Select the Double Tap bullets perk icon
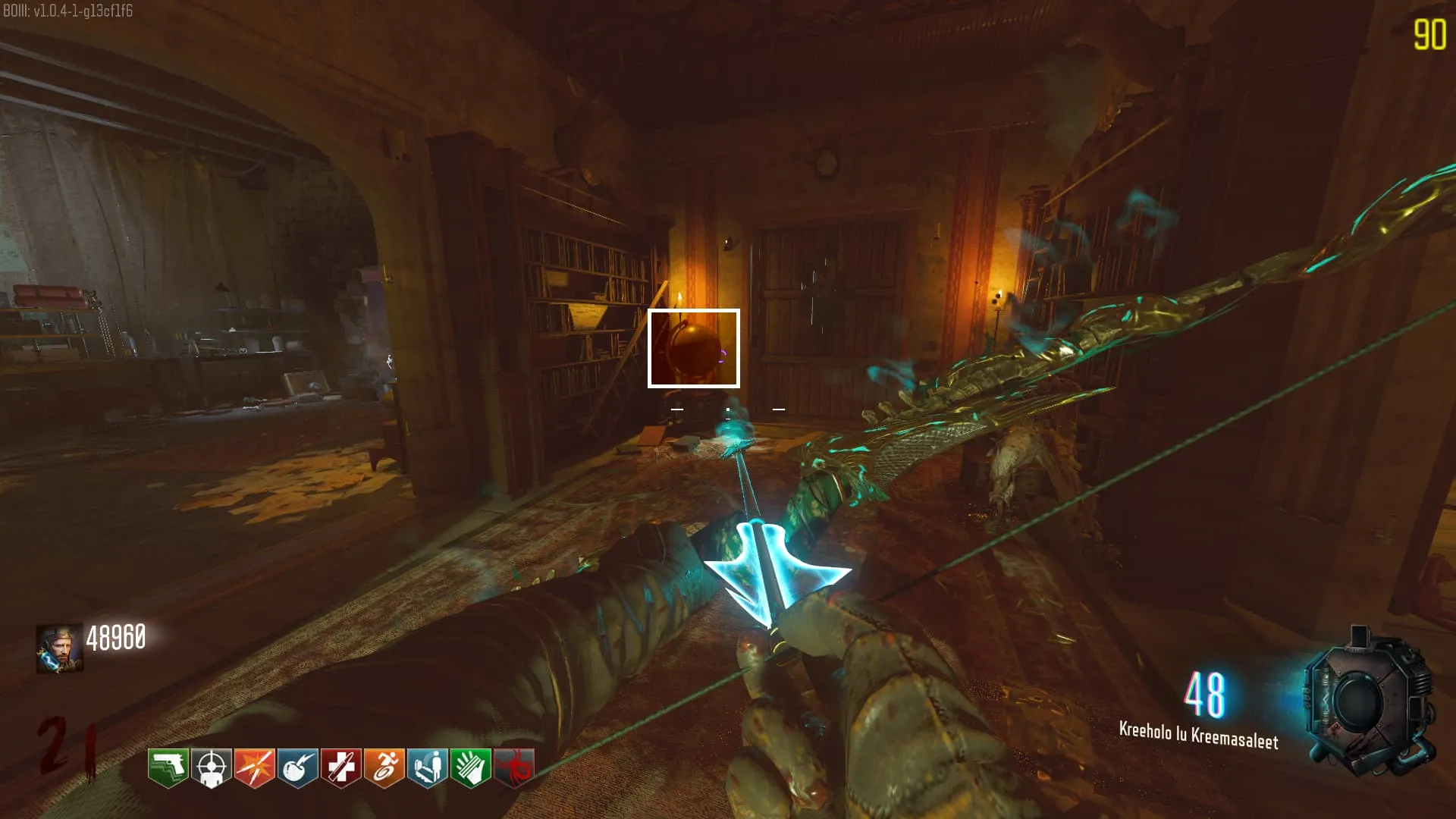 pyautogui.click(x=254, y=767)
